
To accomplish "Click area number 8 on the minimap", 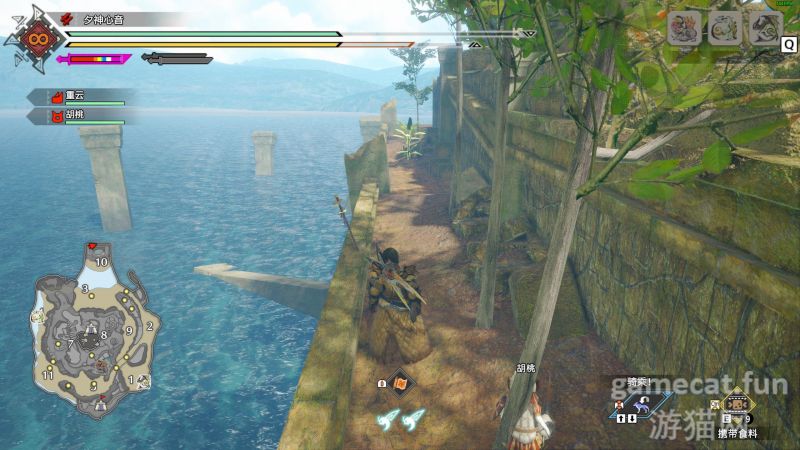I will click(103, 335).
